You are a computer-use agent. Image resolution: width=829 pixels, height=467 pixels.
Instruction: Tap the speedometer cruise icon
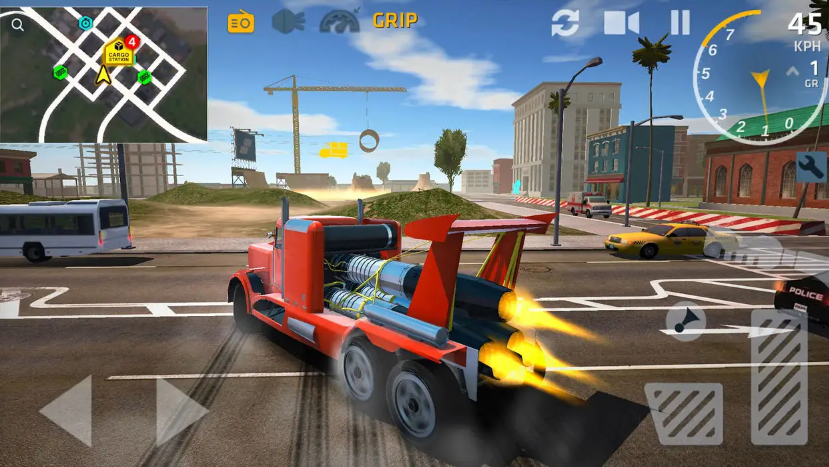click(x=338, y=21)
